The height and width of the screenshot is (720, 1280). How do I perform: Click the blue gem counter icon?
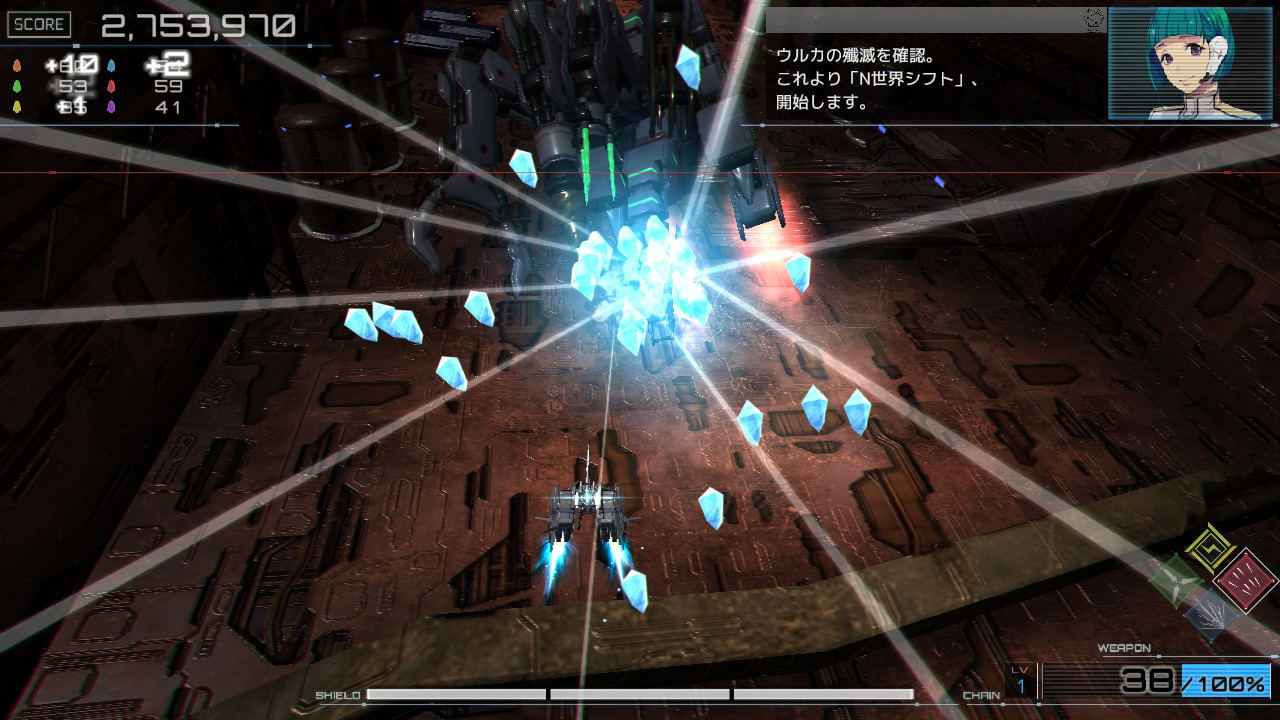click(x=111, y=65)
